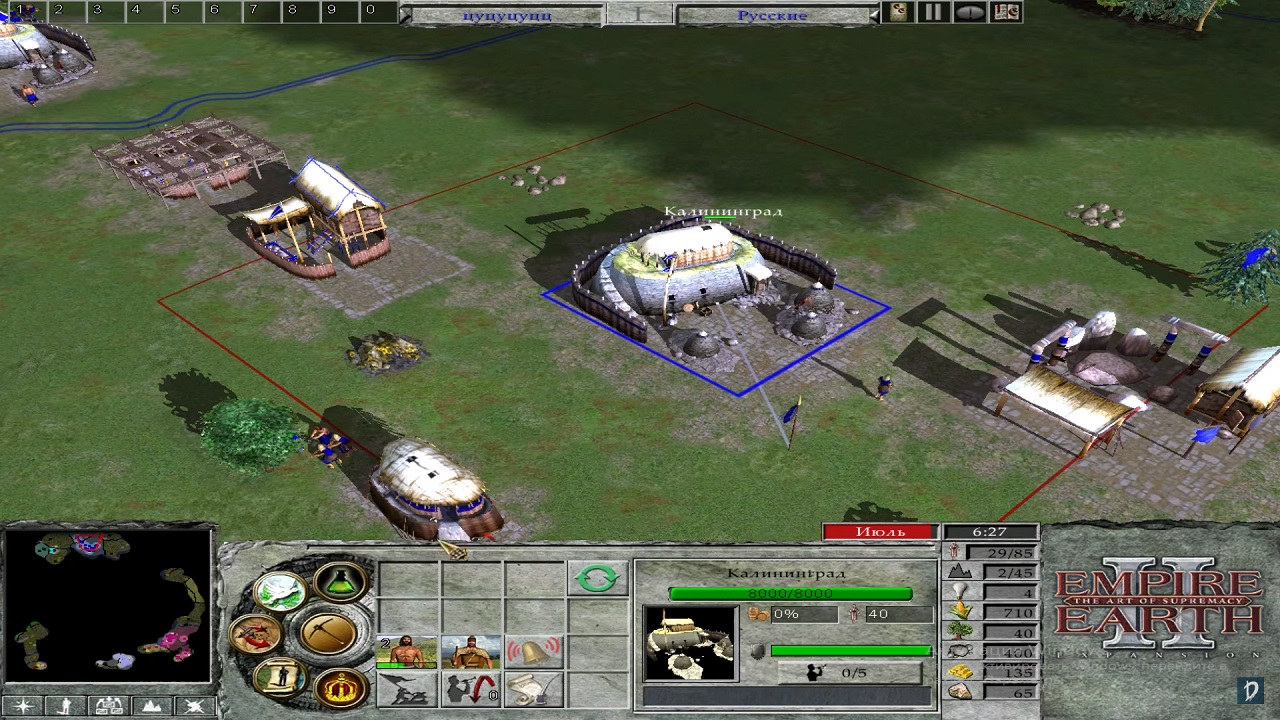Select control group number 1
Screen dimensions: 1280x720
pyautogui.click(x=20, y=10)
